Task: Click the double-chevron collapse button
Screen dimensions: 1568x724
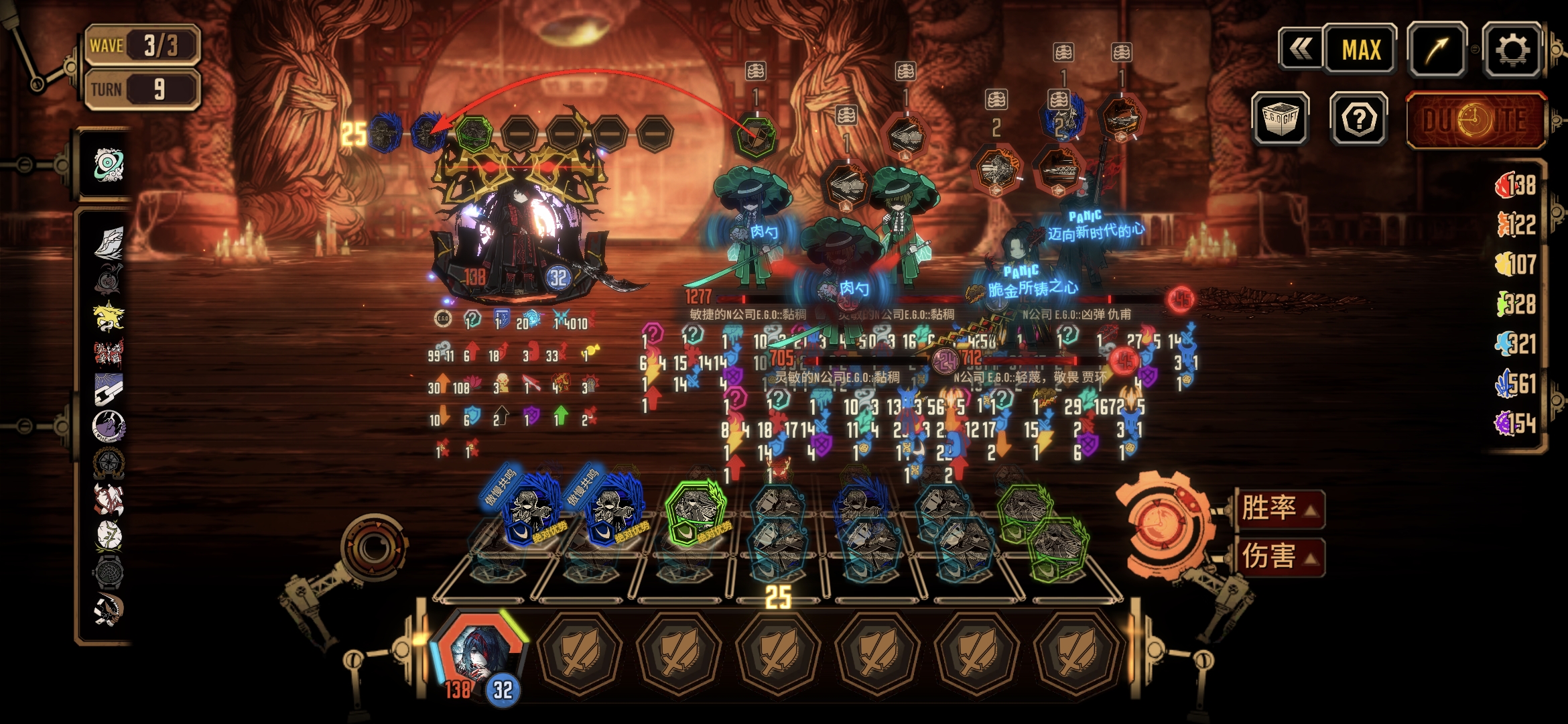Action: click(1301, 50)
